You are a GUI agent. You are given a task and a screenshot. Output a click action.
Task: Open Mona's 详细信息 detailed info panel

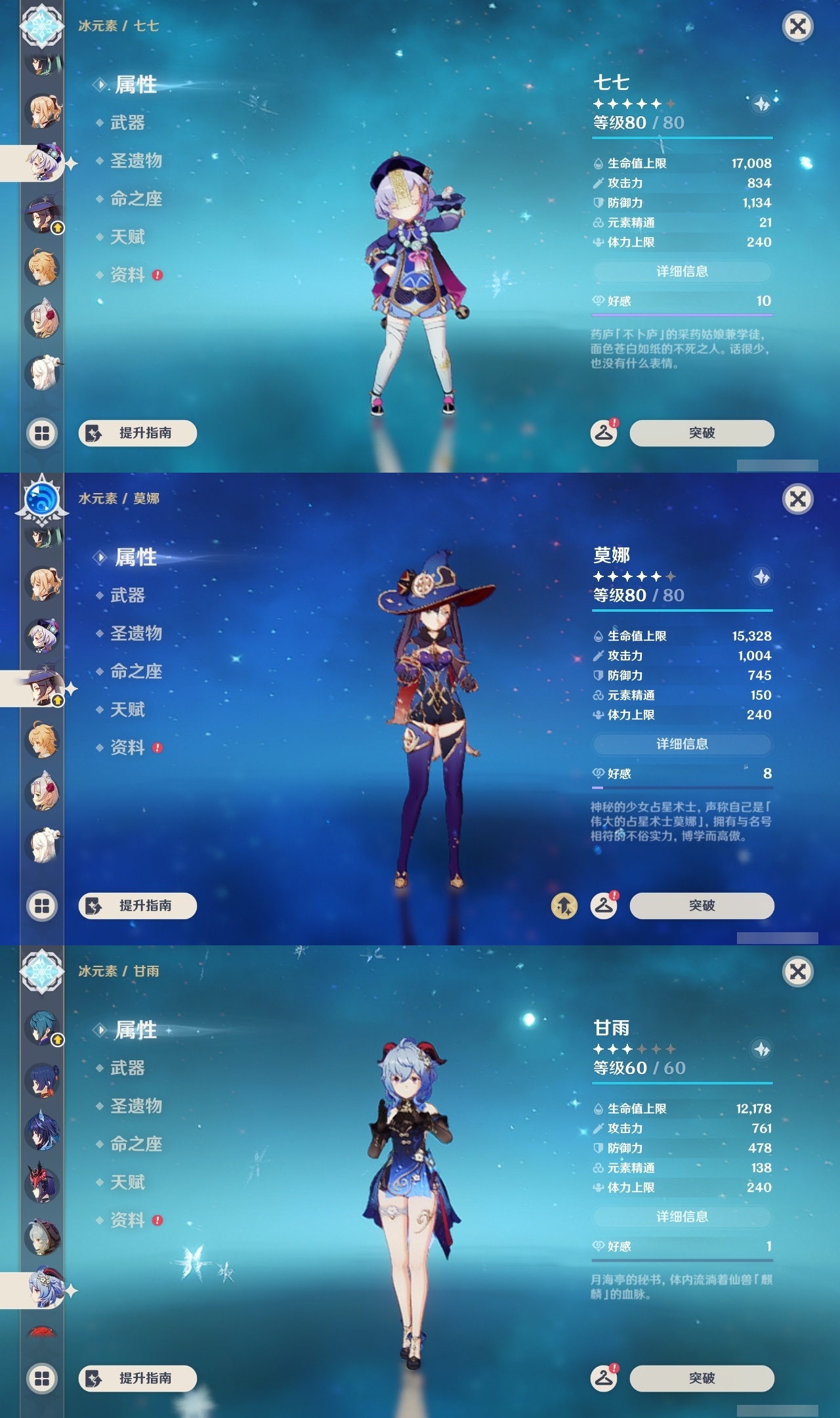click(682, 744)
